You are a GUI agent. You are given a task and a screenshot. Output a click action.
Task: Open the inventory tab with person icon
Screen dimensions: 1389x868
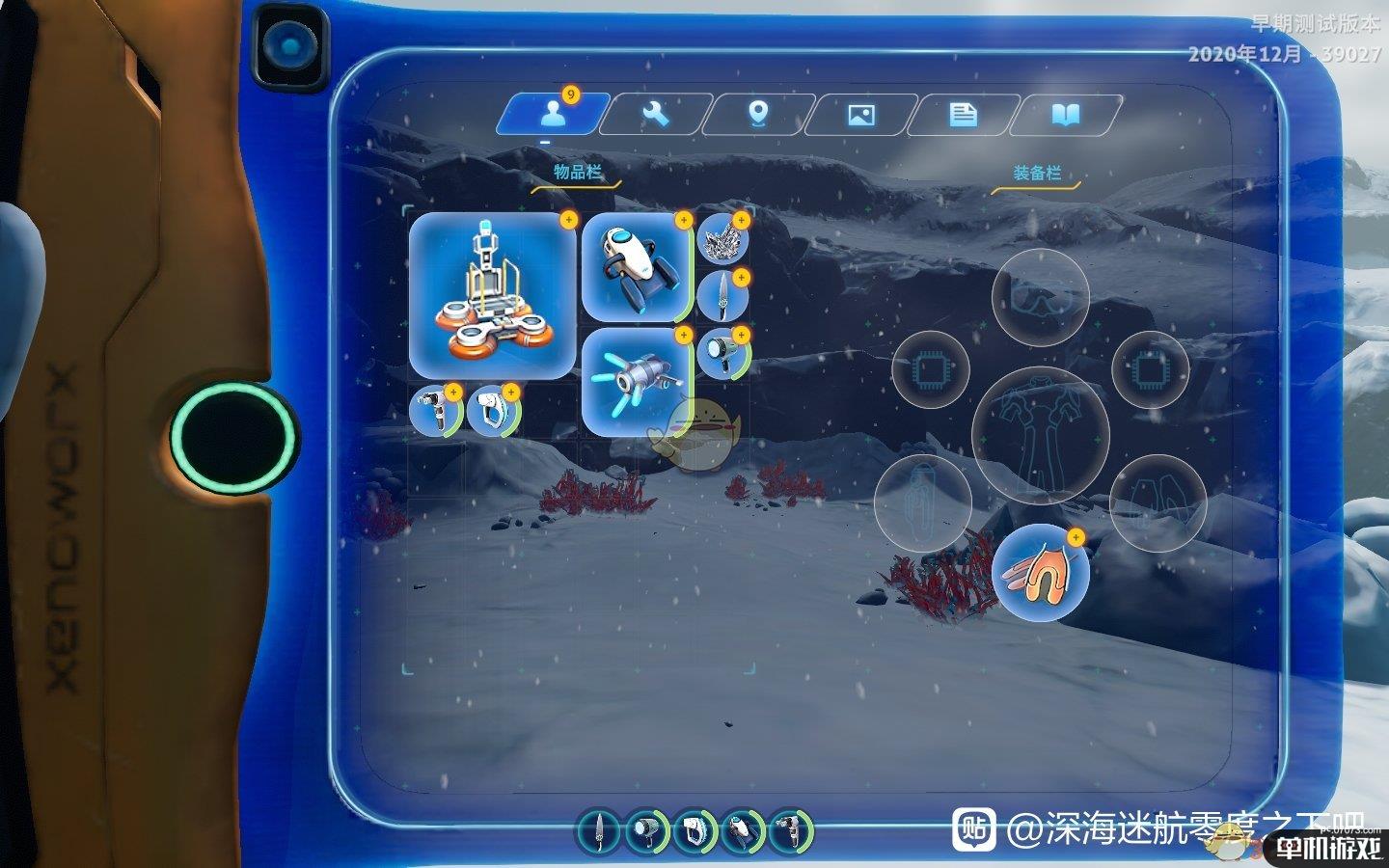click(x=552, y=115)
